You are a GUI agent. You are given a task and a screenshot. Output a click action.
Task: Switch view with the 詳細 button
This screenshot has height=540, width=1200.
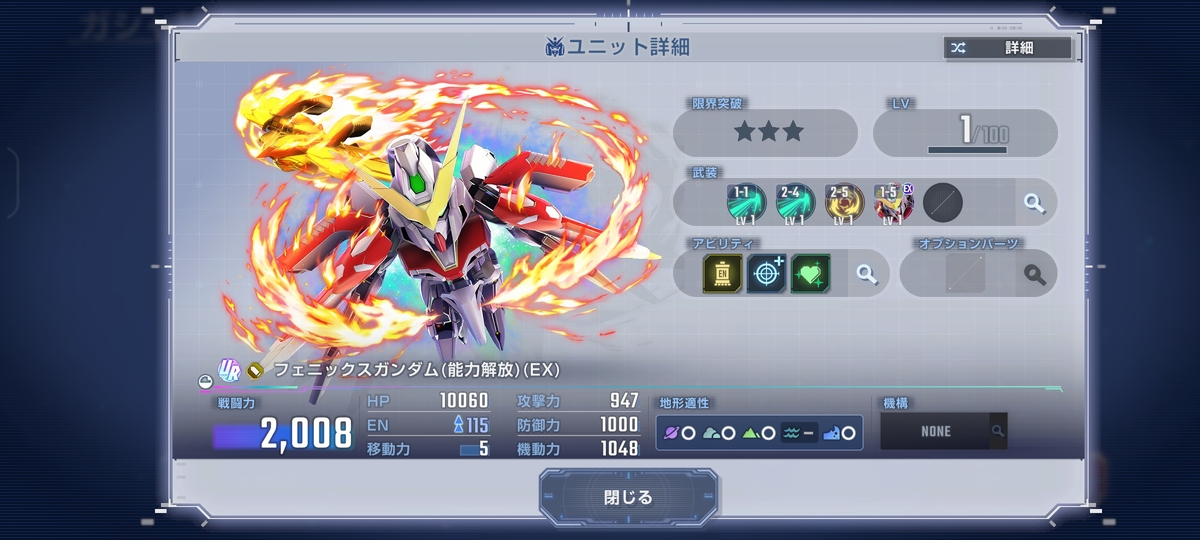pyautogui.click(x=1007, y=47)
